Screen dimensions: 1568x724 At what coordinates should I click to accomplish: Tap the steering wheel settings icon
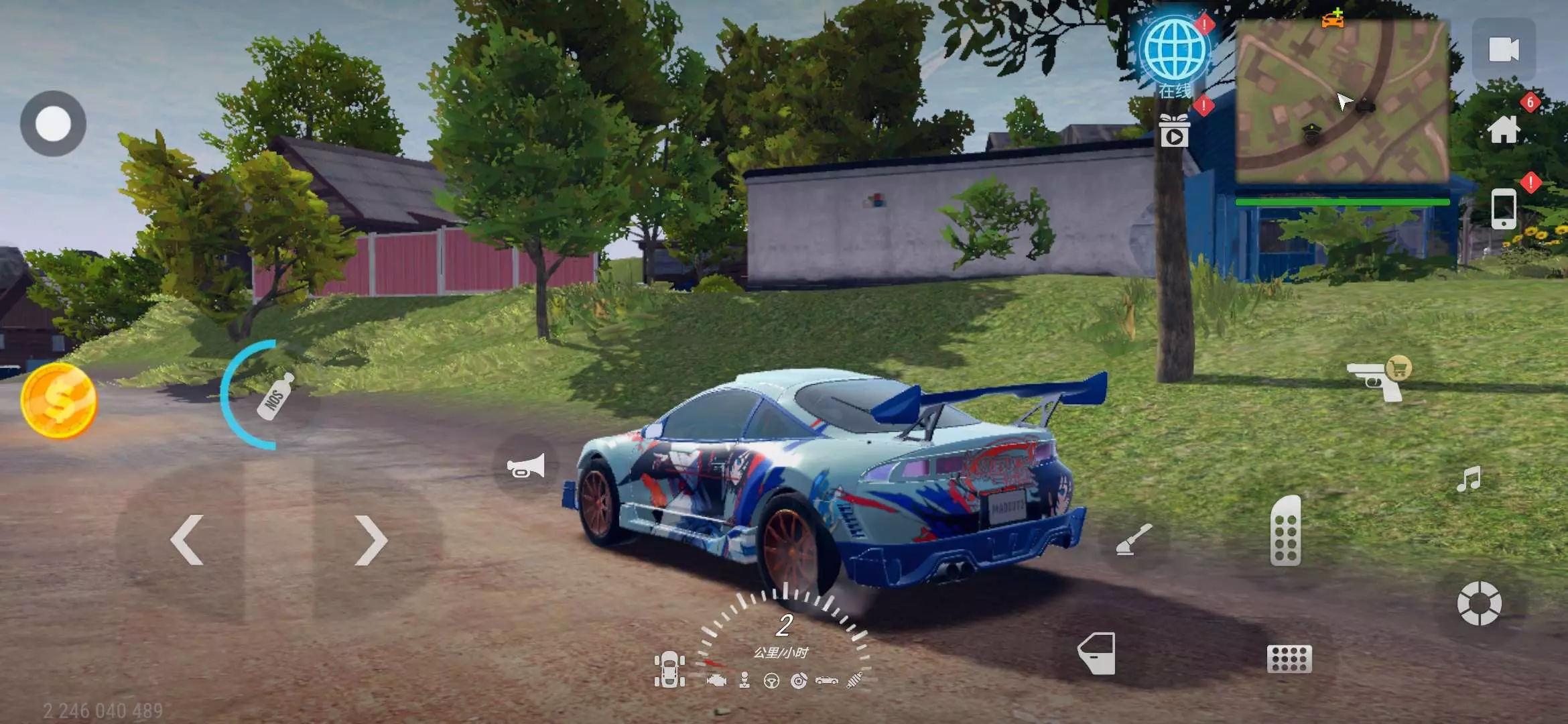coord(1479,603)
